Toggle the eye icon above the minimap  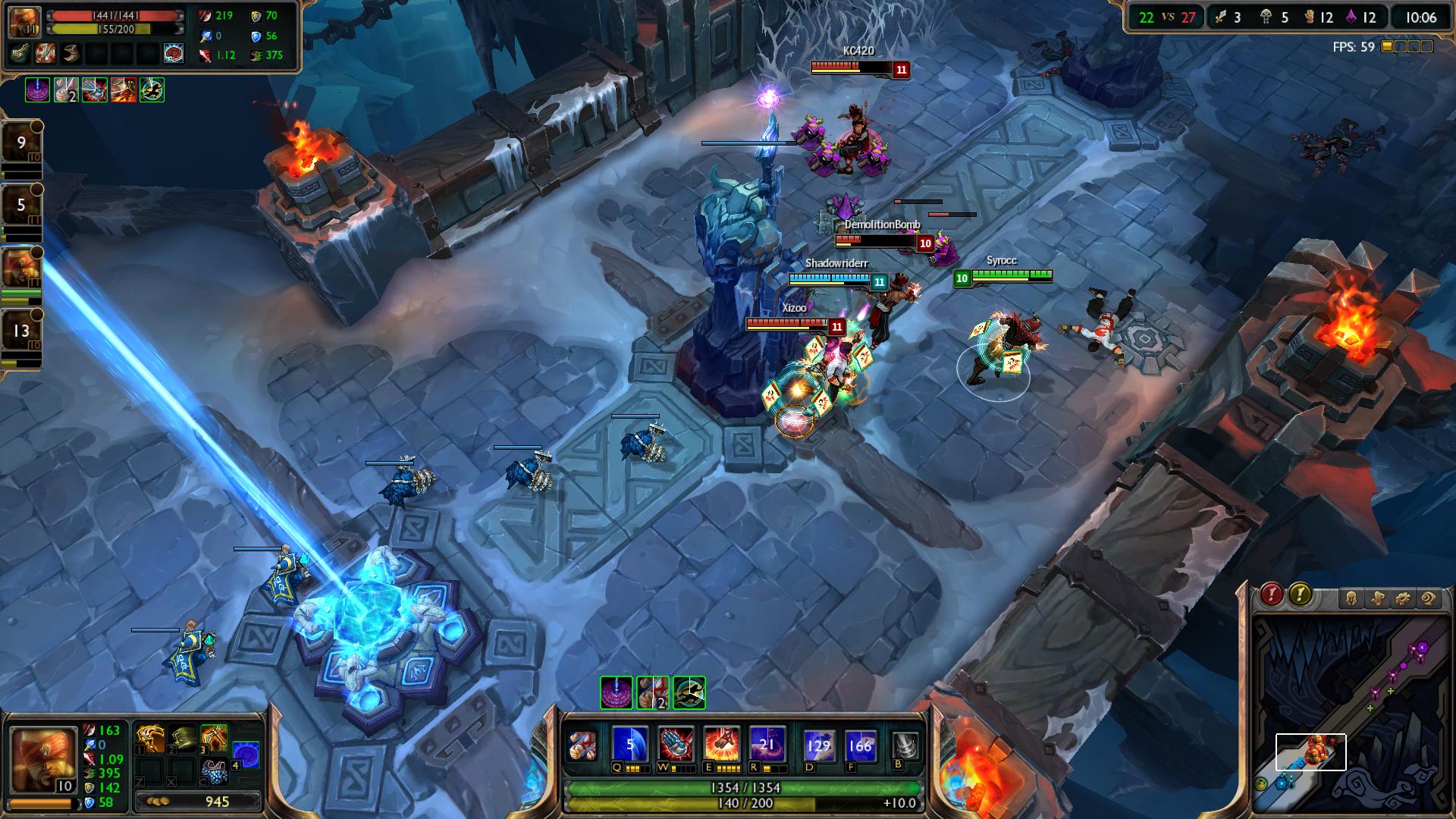point(1428,599)
